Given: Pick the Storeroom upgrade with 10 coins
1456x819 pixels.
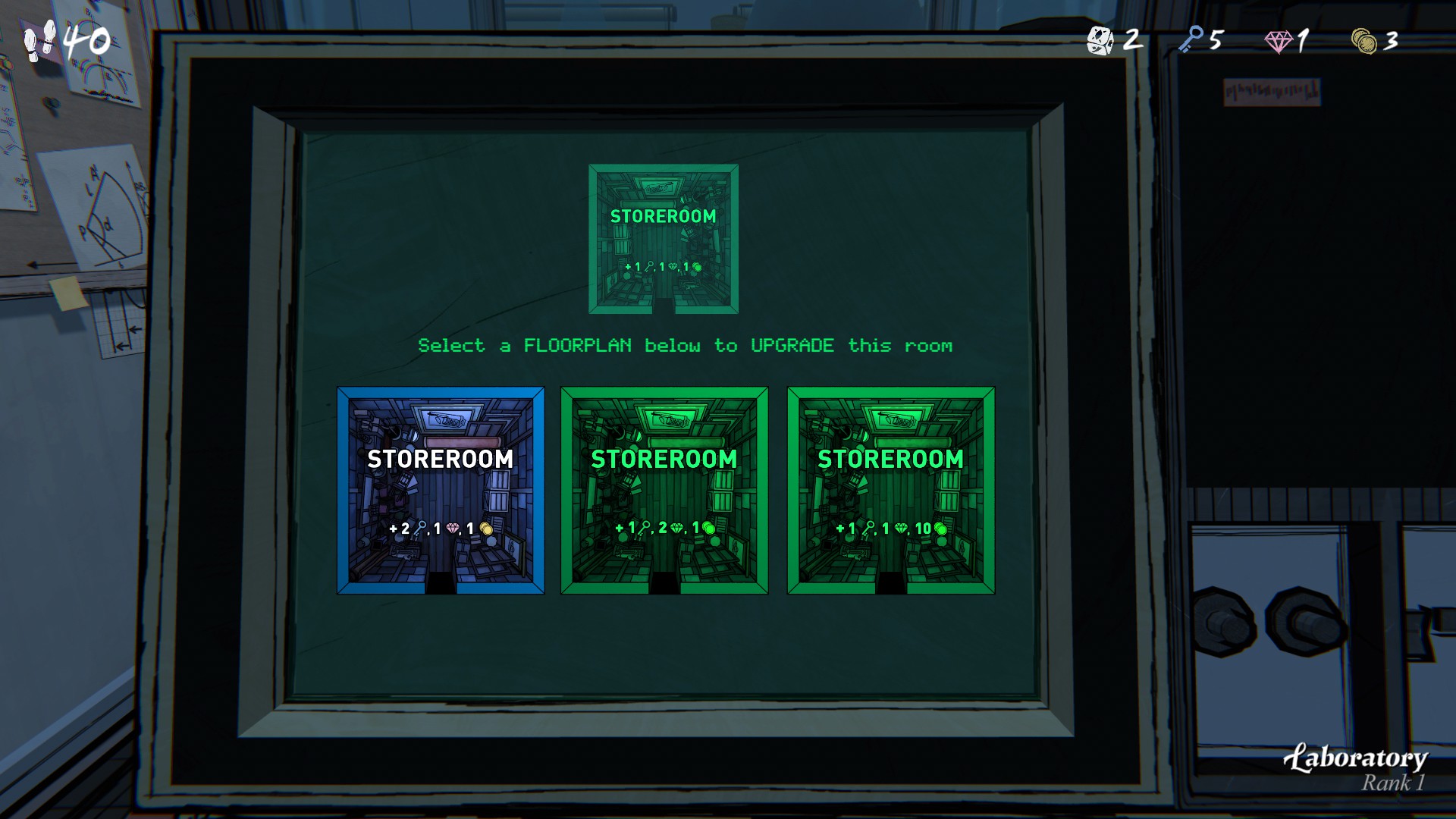Looking at the screenshot, I should [x=890, y=490].
